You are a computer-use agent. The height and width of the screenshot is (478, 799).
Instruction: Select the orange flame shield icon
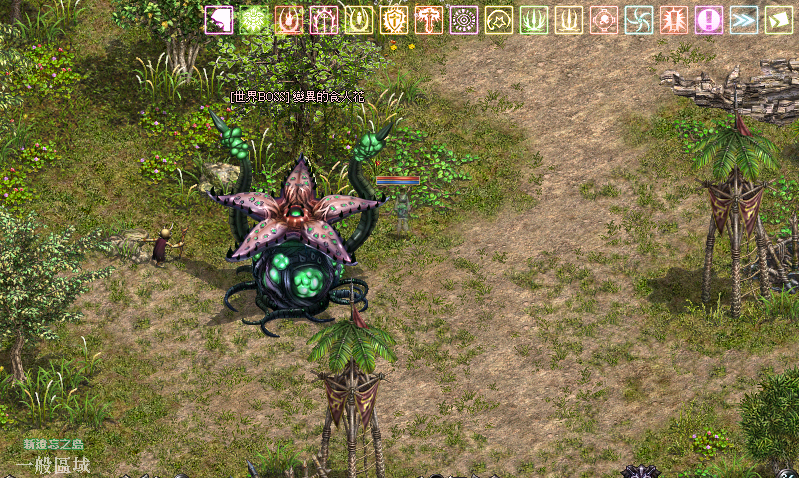pos(289,20)
